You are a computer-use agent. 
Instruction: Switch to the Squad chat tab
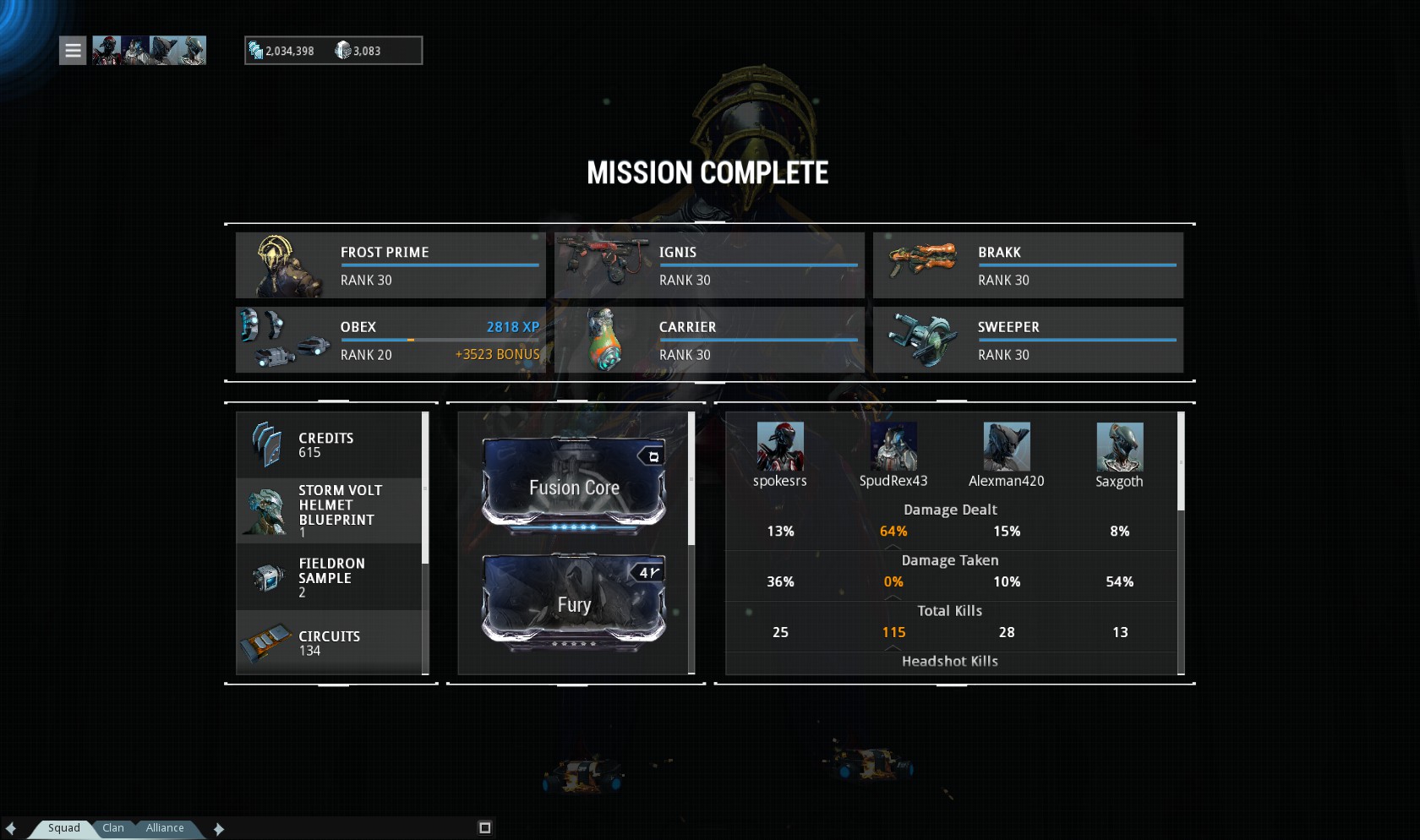63,828
